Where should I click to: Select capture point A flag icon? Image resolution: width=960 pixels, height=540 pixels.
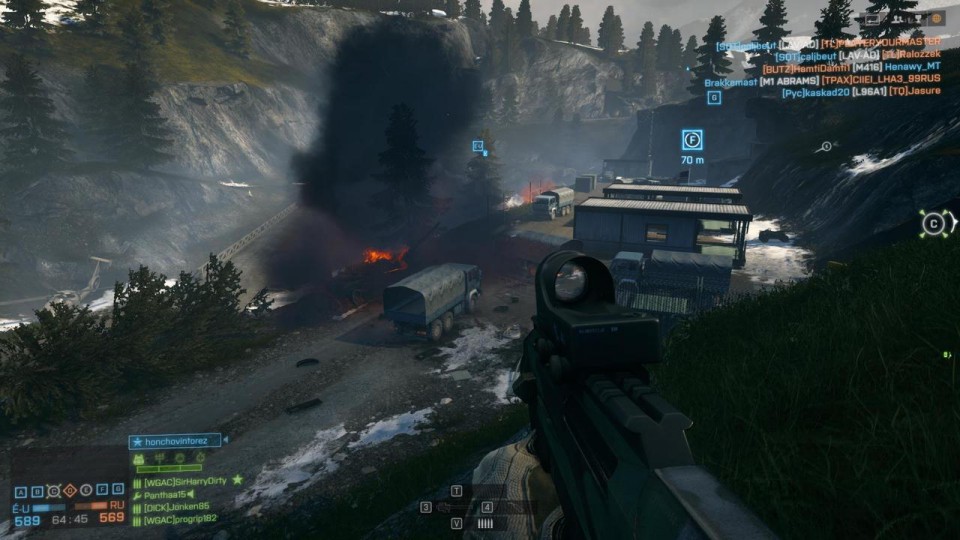coord(21,491)
